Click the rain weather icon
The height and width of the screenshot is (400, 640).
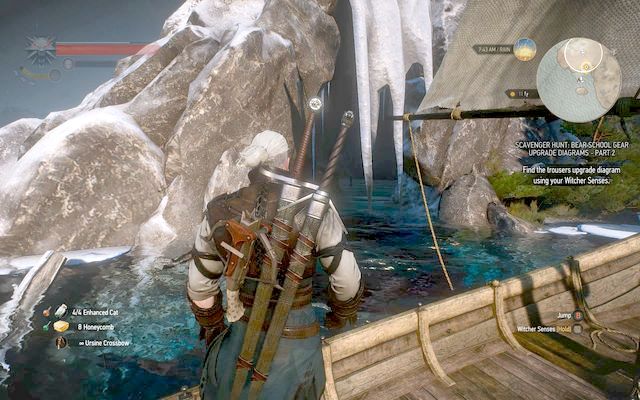point(526,49)
